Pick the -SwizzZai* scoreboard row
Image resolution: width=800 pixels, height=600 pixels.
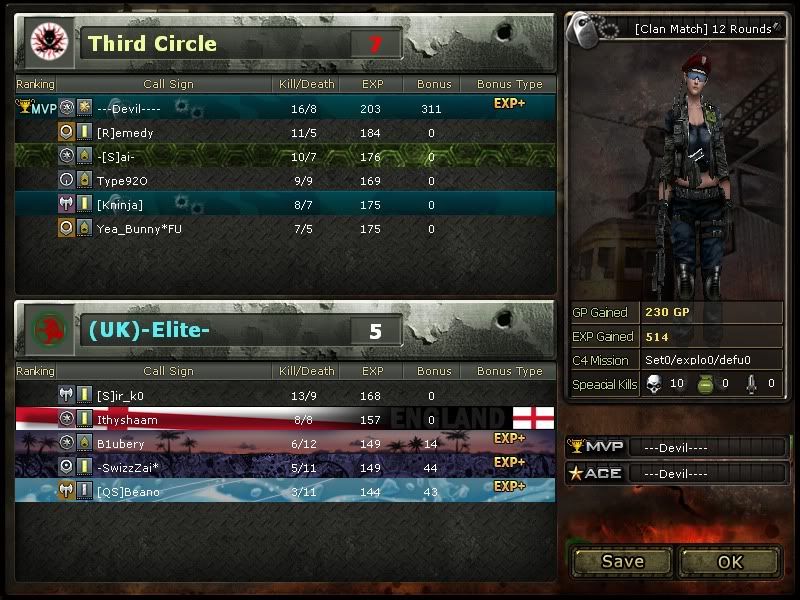(285, 467)
